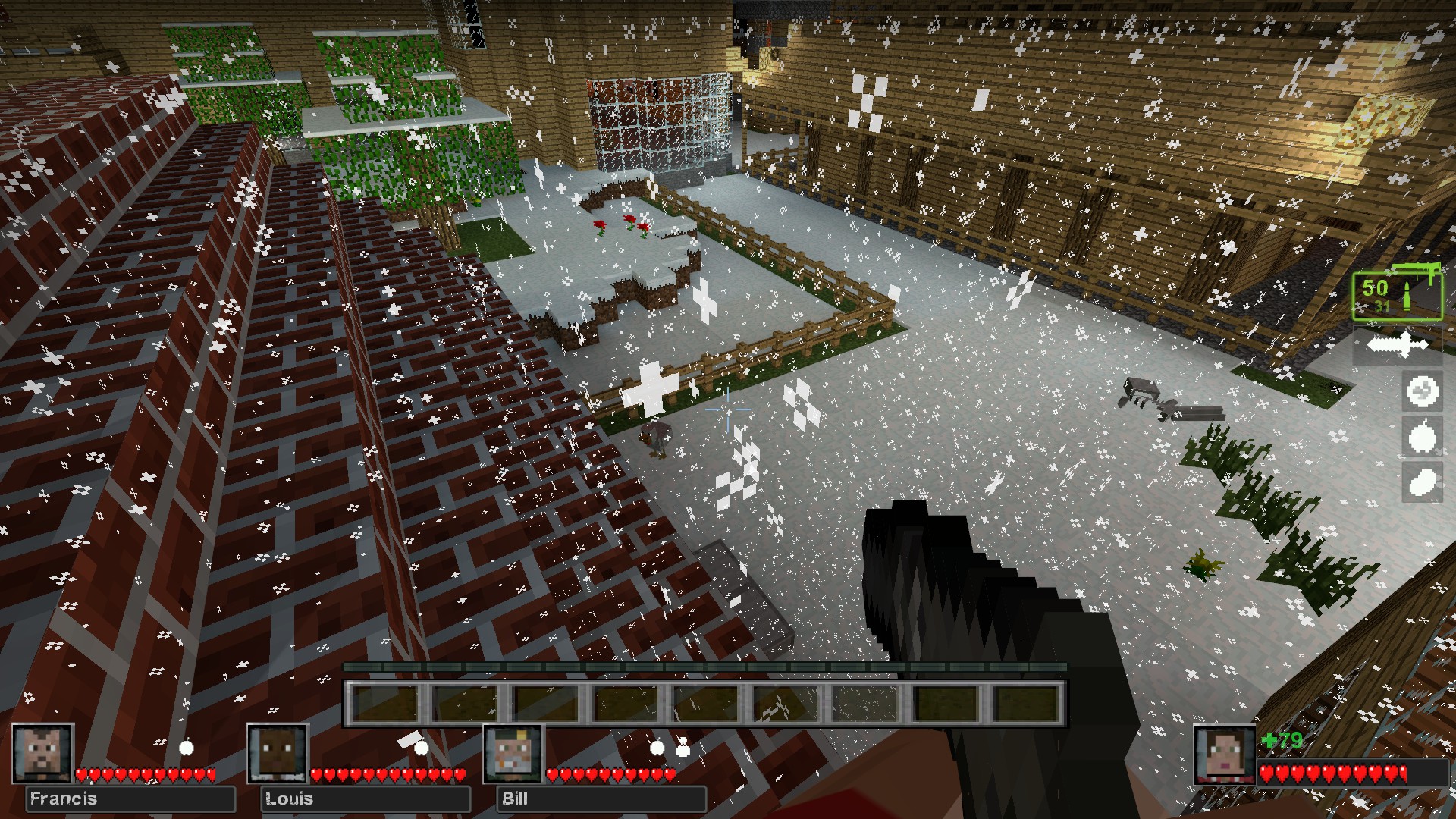Click Francis's teammate portrait
The image size is (1456, 819).
[43, 753]
